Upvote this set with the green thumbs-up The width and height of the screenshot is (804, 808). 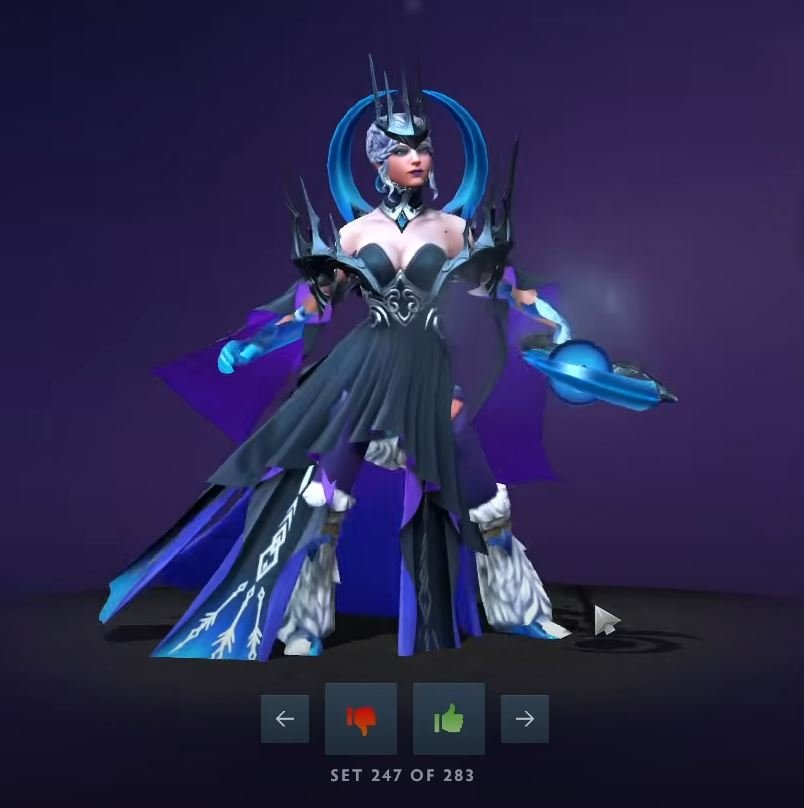tap(449, 719)
